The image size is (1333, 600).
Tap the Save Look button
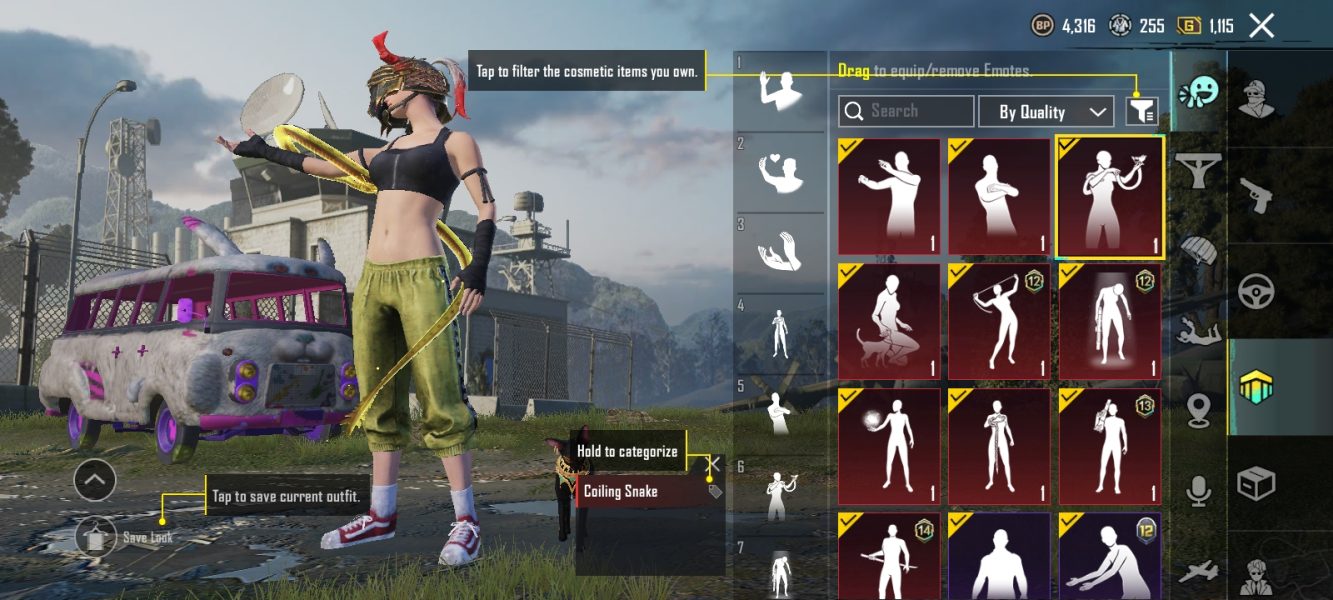(x=95, y=537)
